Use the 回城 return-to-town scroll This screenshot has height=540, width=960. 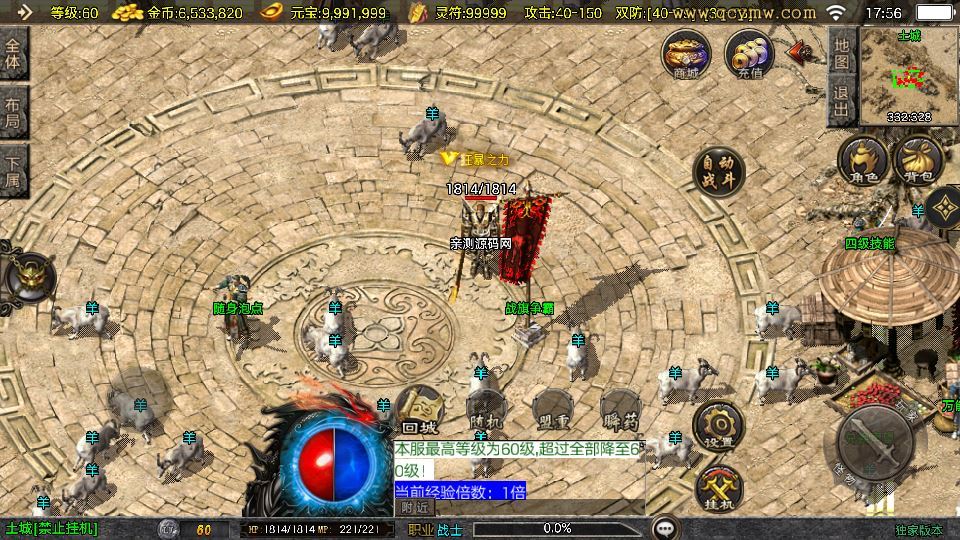418,410
